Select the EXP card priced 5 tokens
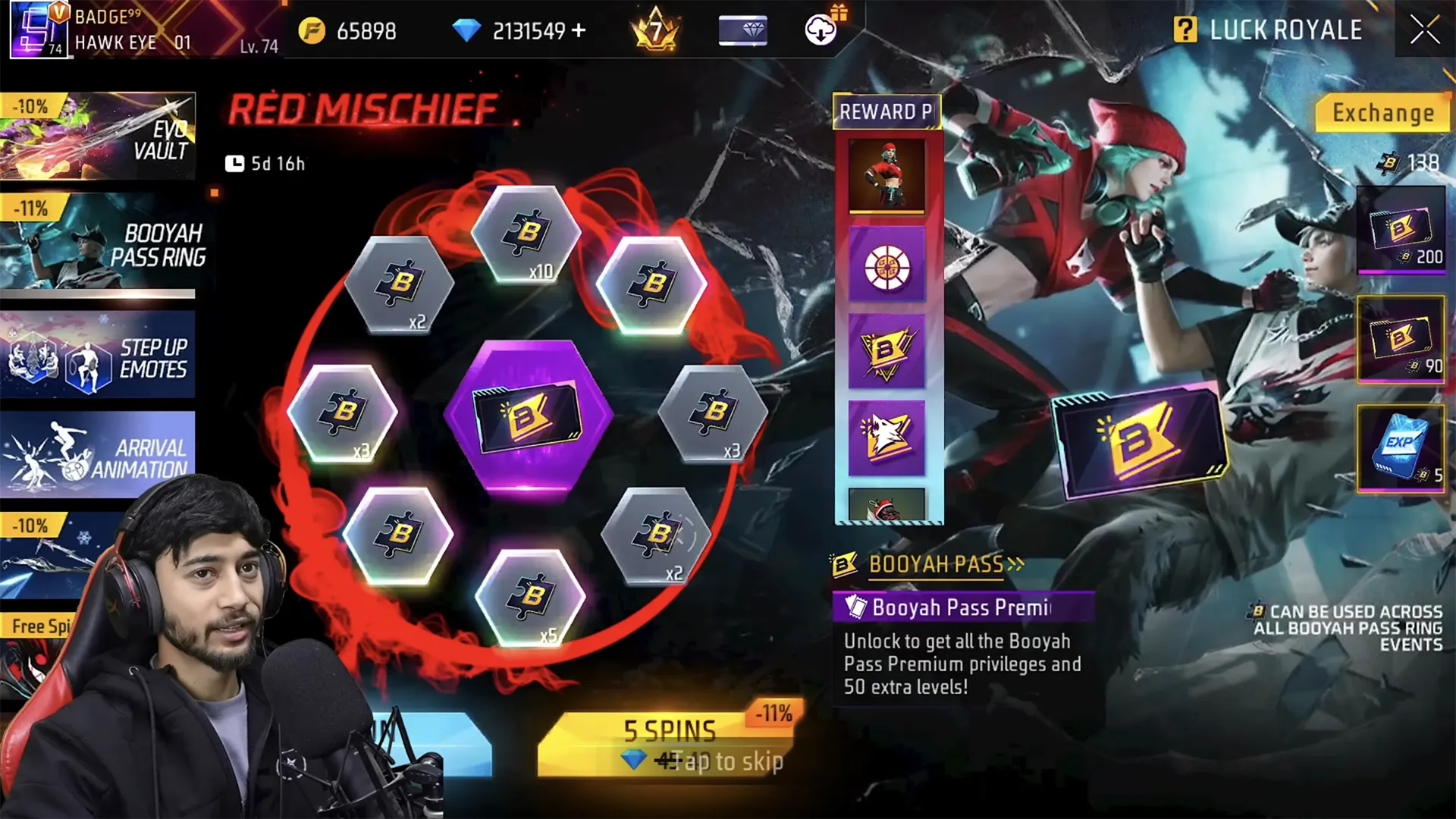 [1402, 449]
